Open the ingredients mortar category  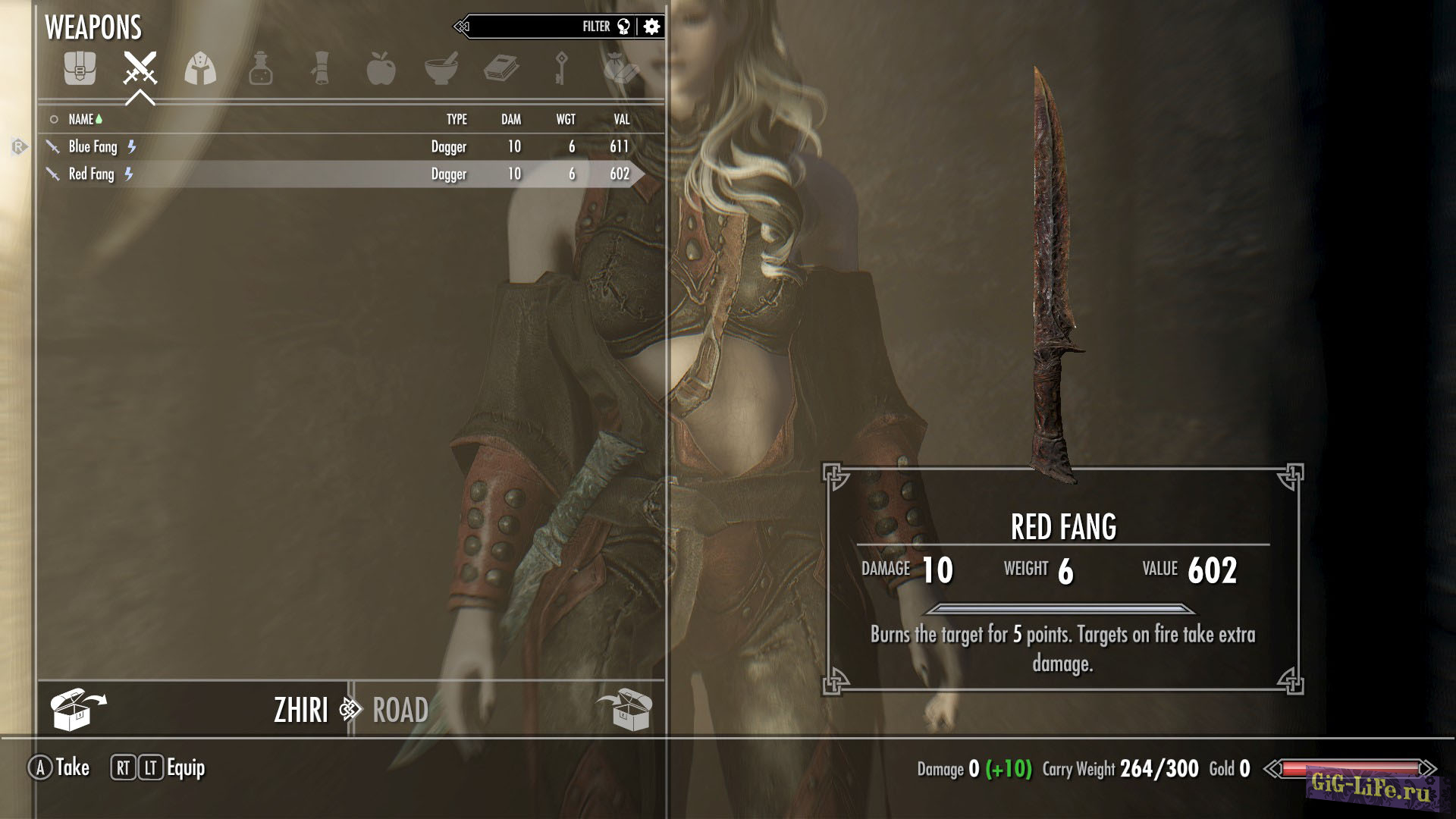[441, 68]
